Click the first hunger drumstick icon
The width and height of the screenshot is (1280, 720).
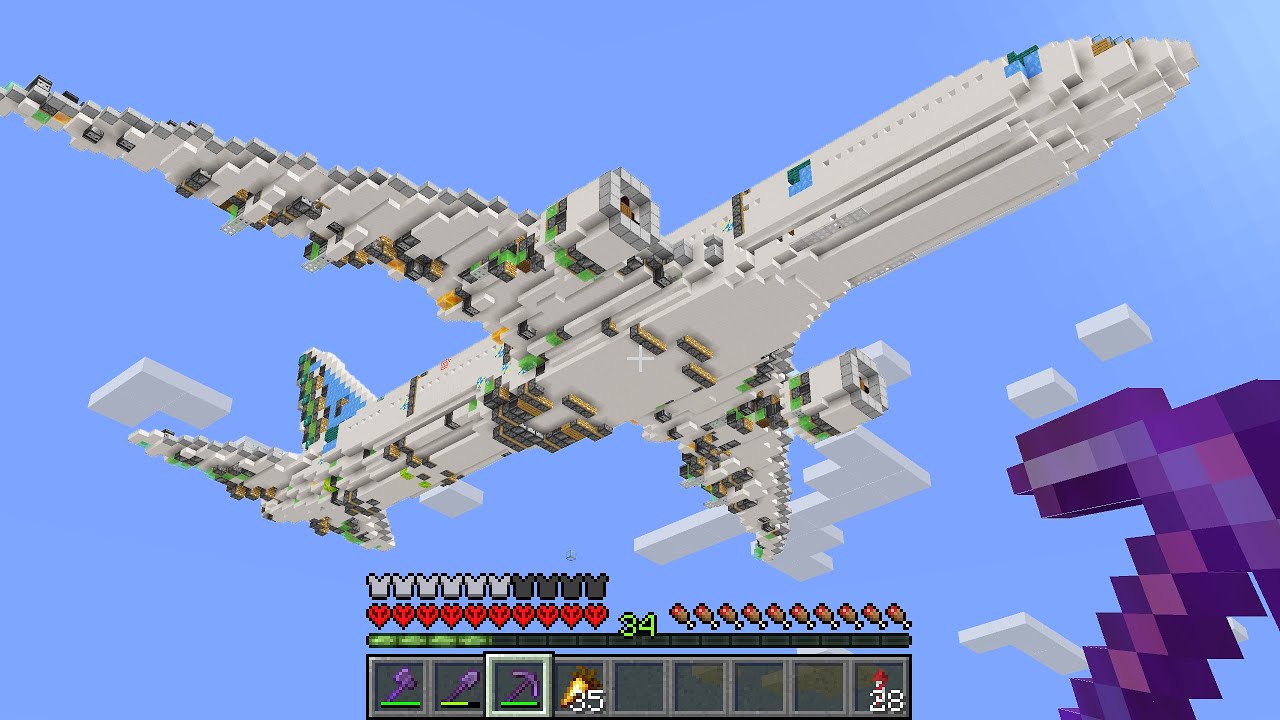point(677,614)
